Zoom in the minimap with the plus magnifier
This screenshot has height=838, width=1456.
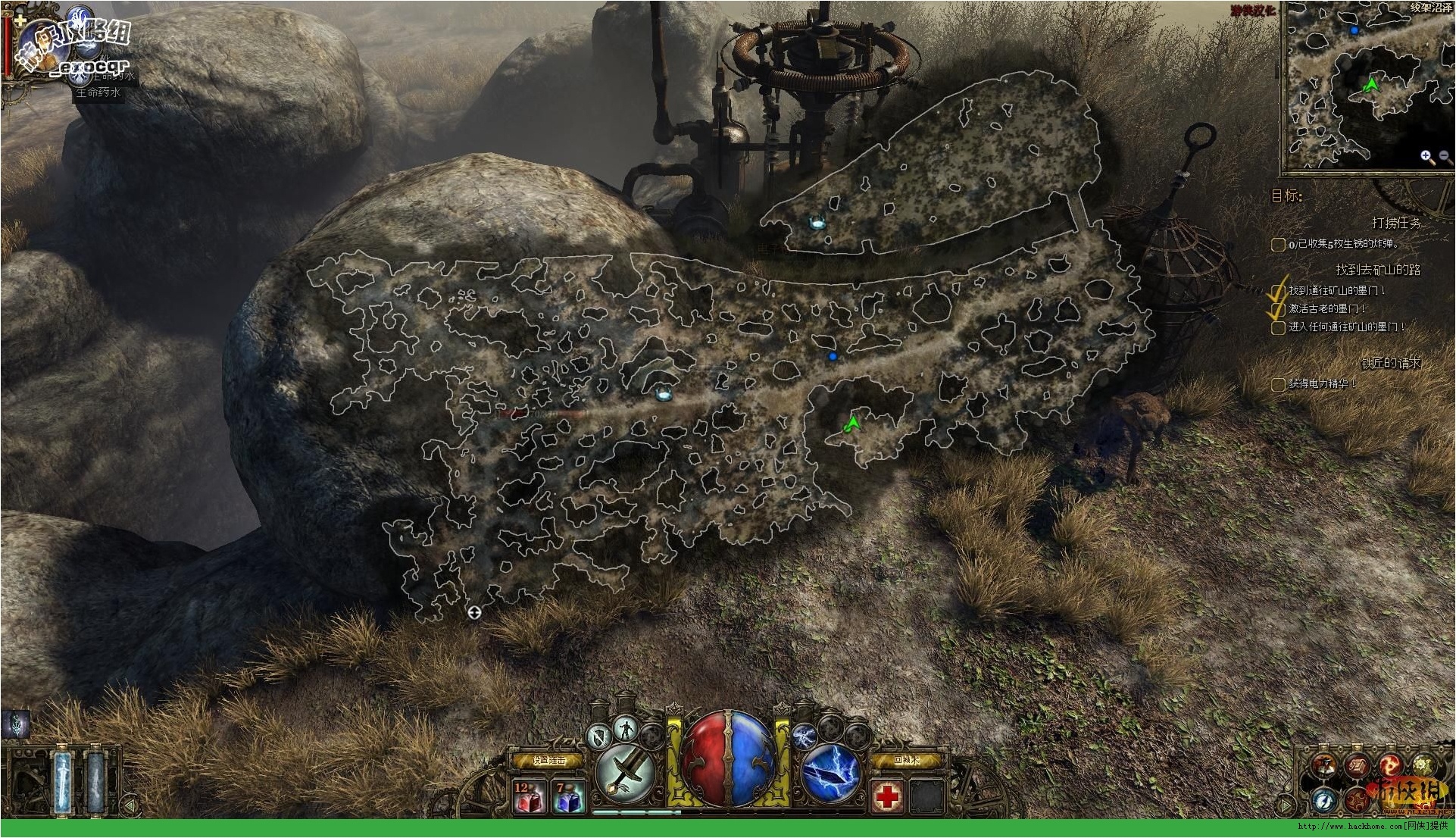pyautogui.click(x=1426, y=157)
